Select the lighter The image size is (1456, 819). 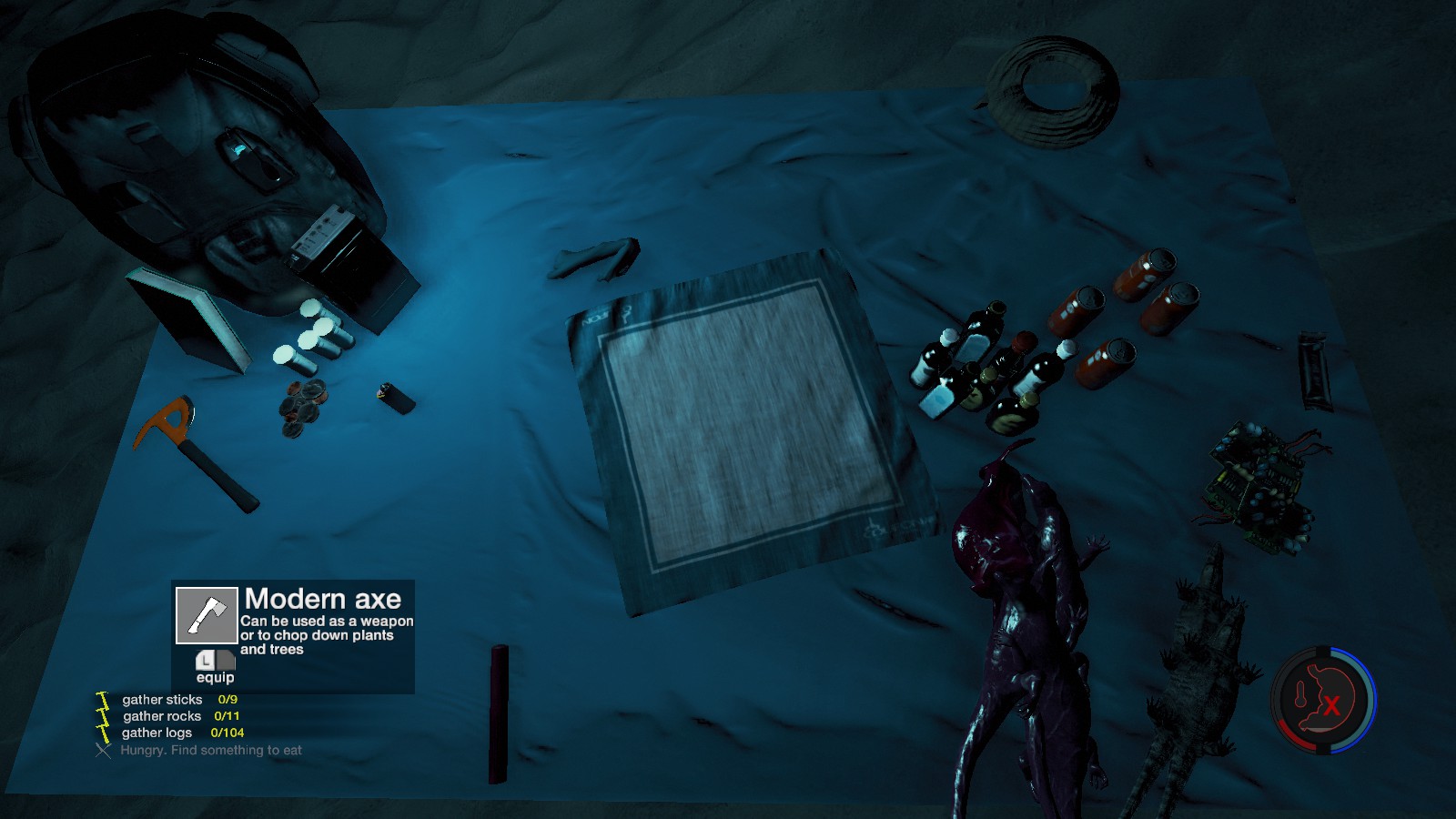point(396,397)
